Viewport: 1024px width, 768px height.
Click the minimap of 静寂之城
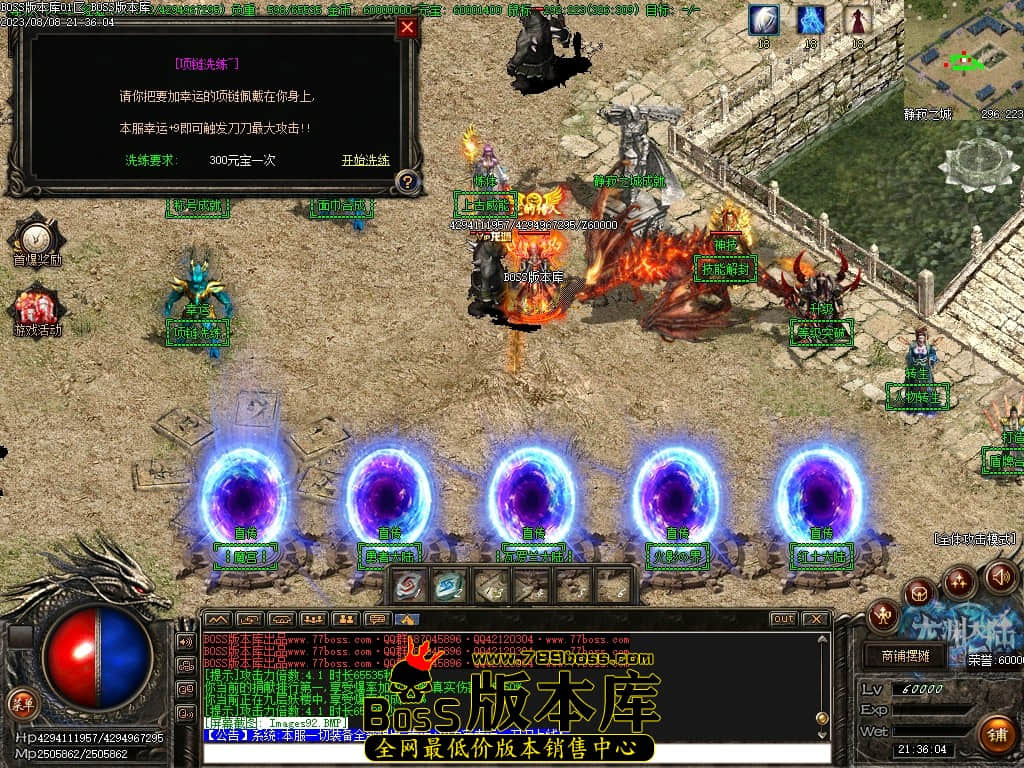click(x=964, y=62)
